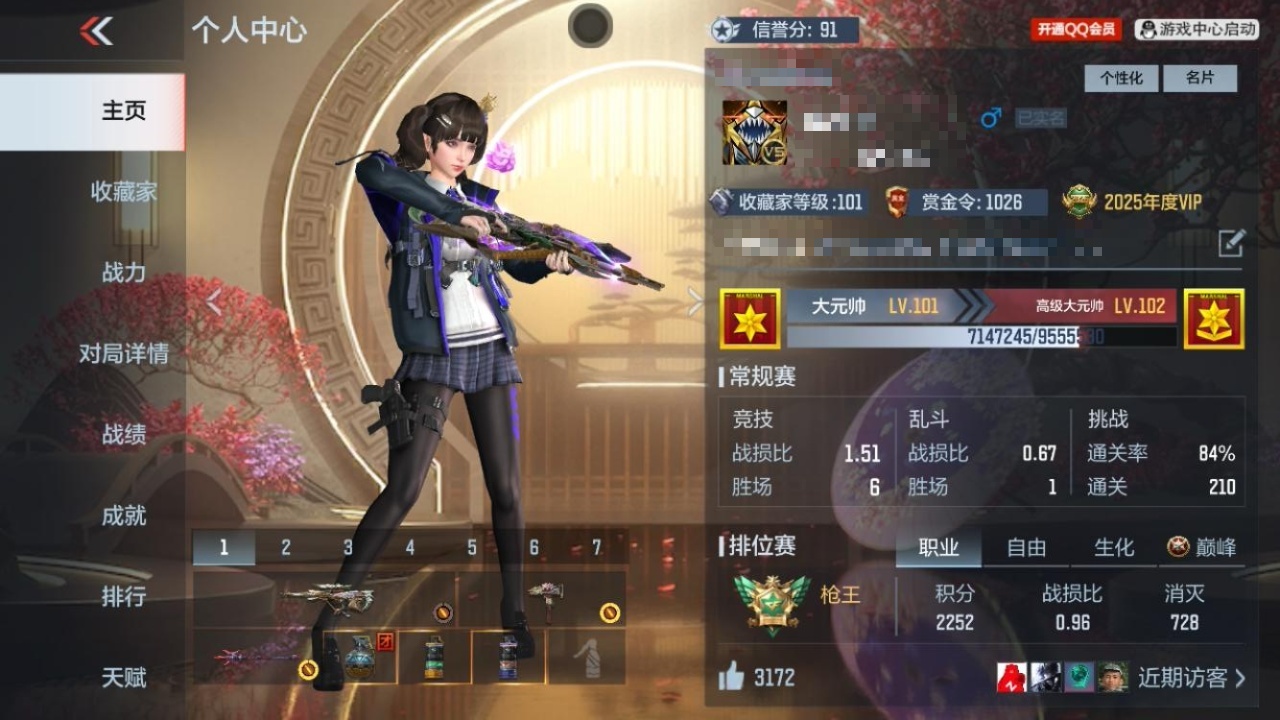Show 对局详情 match details

tap(124, 353)
